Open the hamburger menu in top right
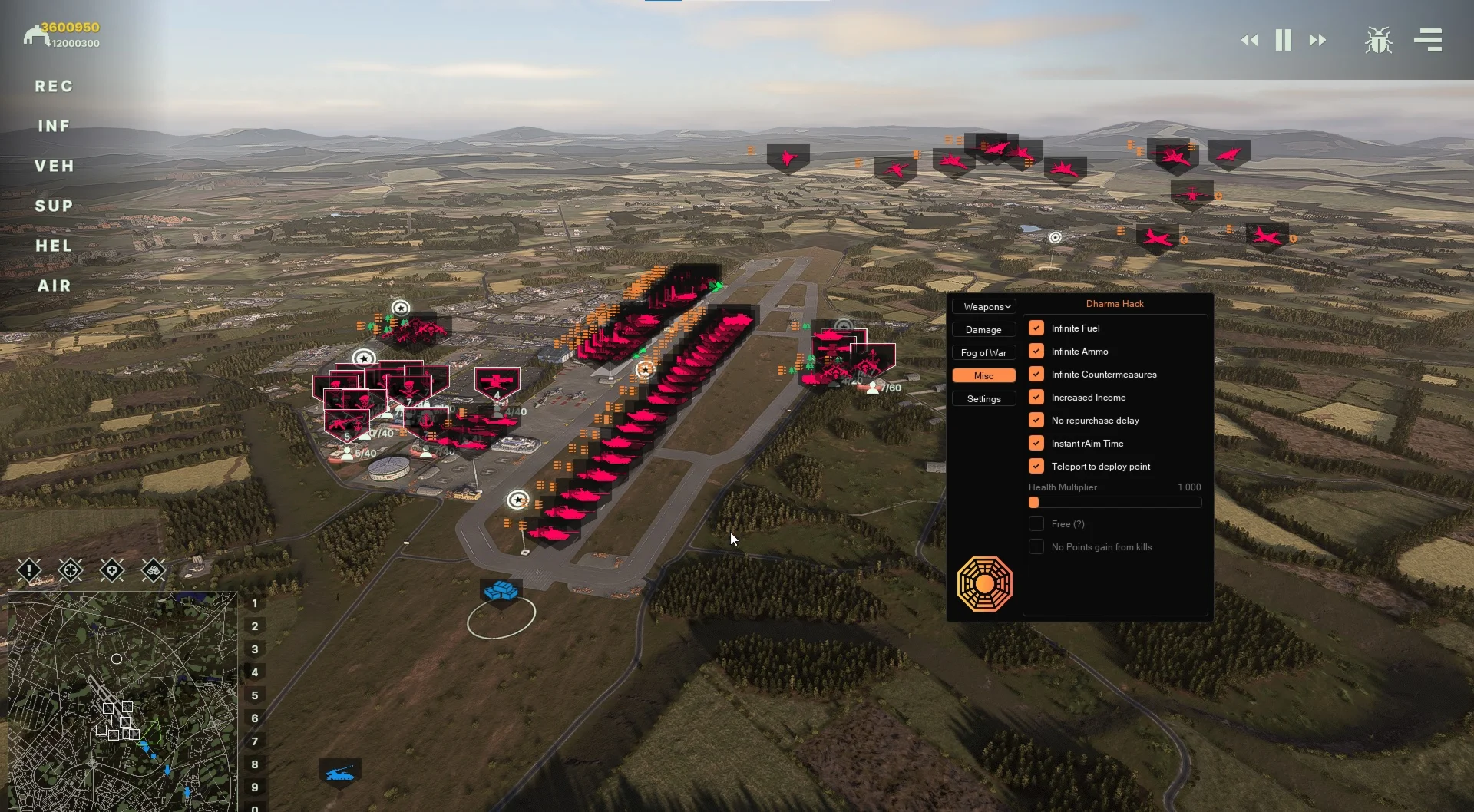Screen dimensions: 1474x812 pyautogui.click(x=1428, y=40)
